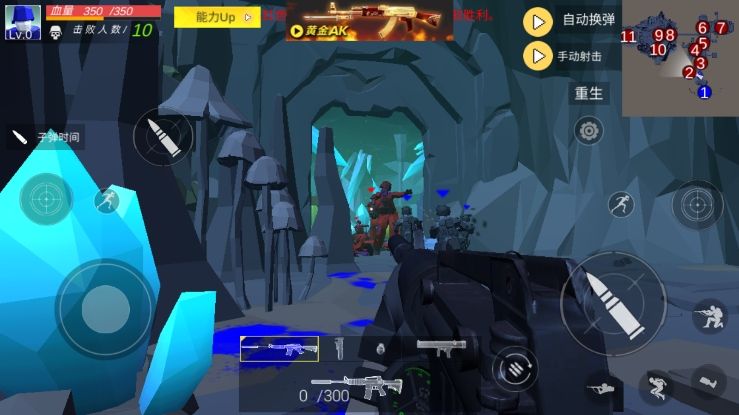739x415 pixels.
Task: Tap the kneeling shooter crouch button
Action: tap(709, 317)
